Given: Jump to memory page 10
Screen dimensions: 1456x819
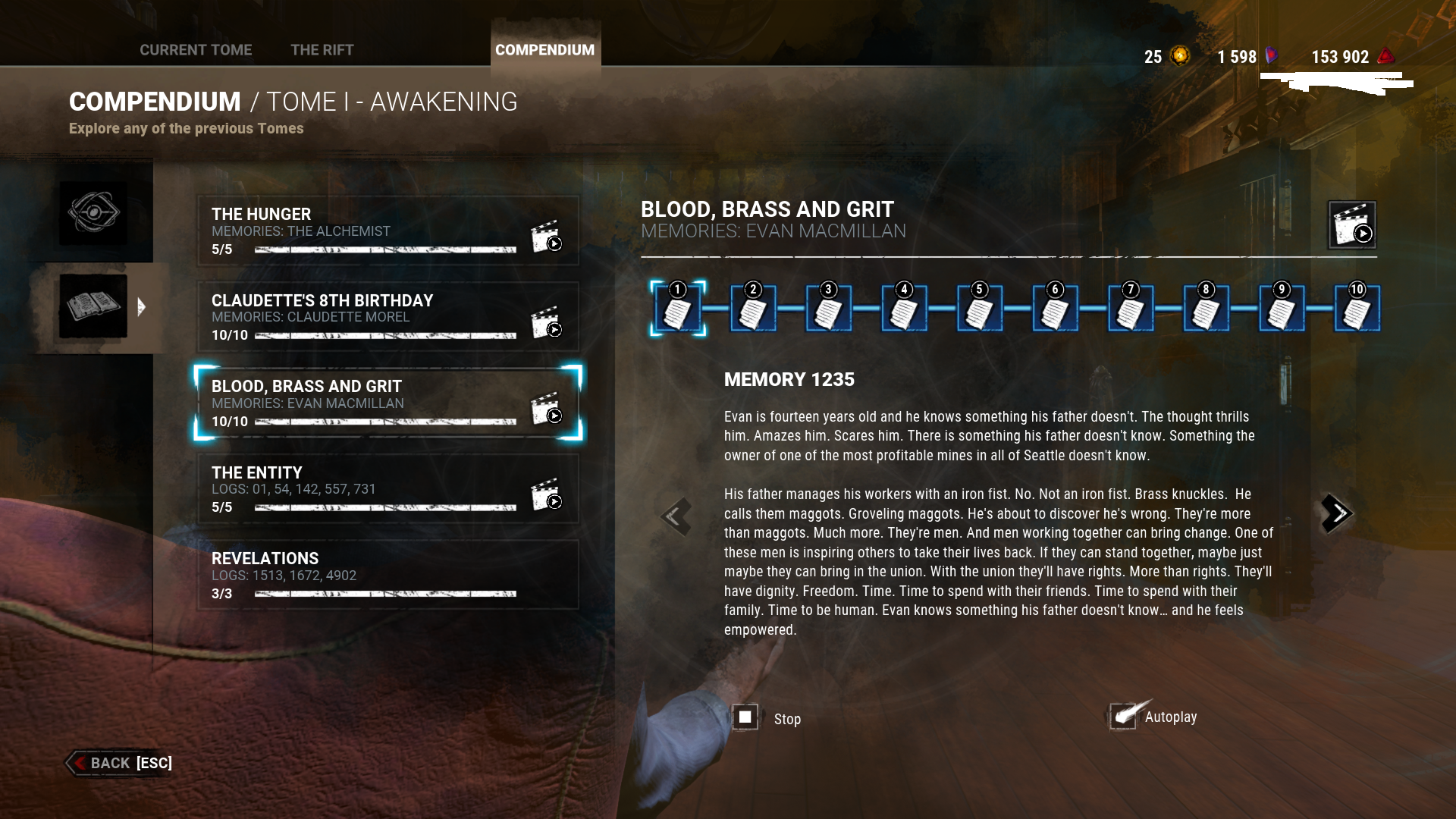Looking at the screenshot, I should 1357,309.
